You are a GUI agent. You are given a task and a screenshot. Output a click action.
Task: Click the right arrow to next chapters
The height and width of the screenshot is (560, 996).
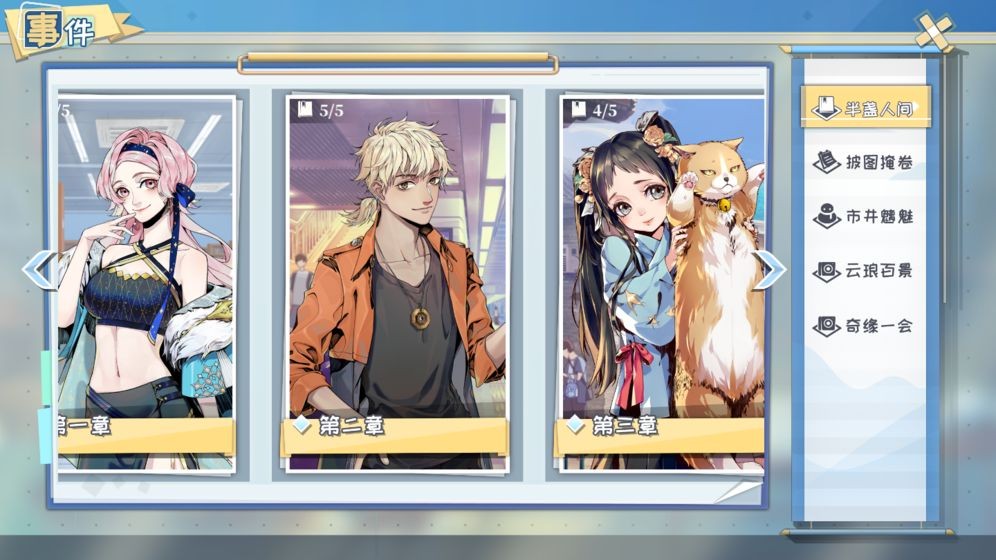coord(769,269)
